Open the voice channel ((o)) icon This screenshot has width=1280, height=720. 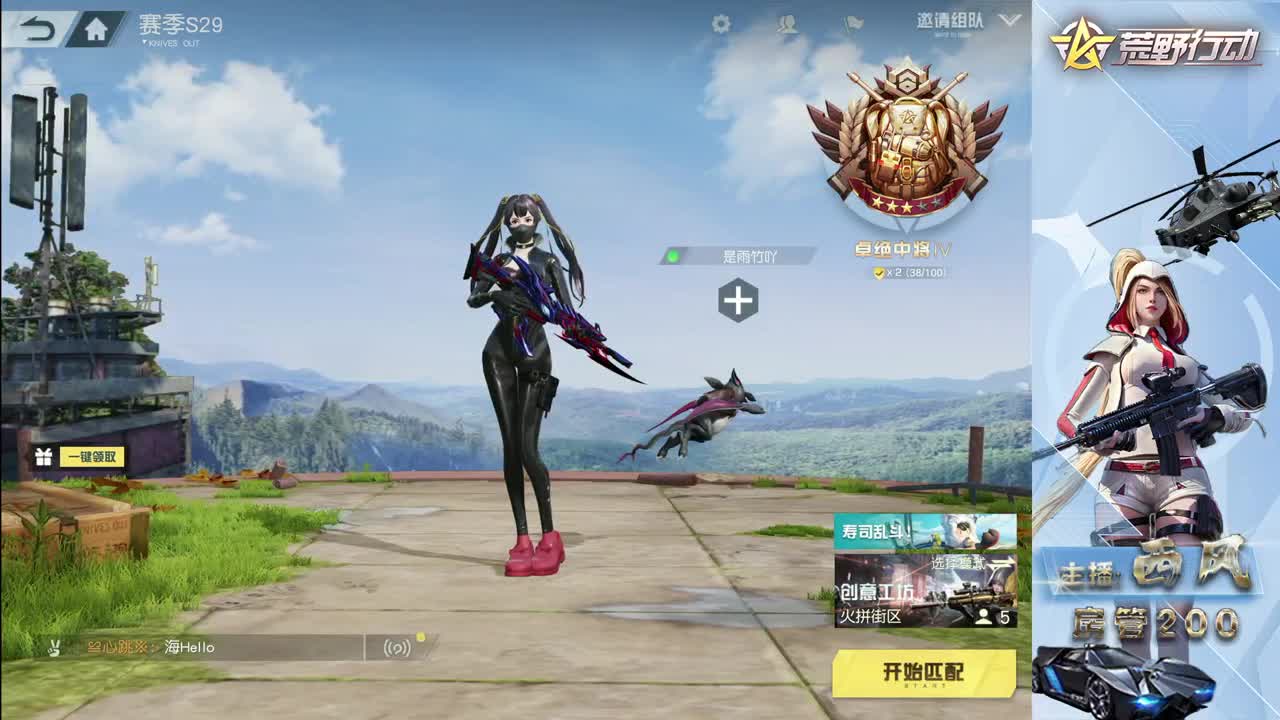pos(398,648)
